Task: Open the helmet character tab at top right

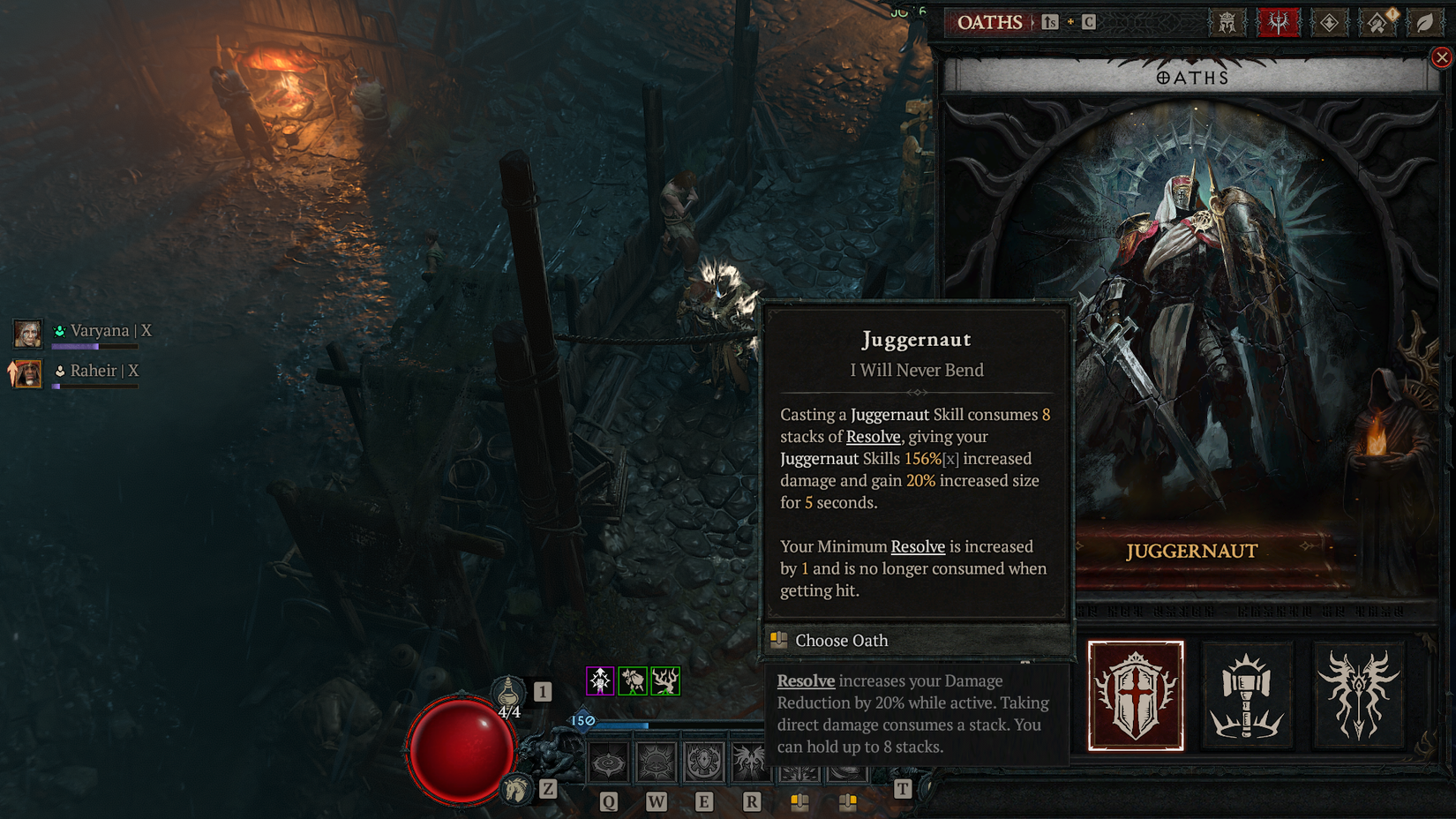Action: tap(1227, 23)
